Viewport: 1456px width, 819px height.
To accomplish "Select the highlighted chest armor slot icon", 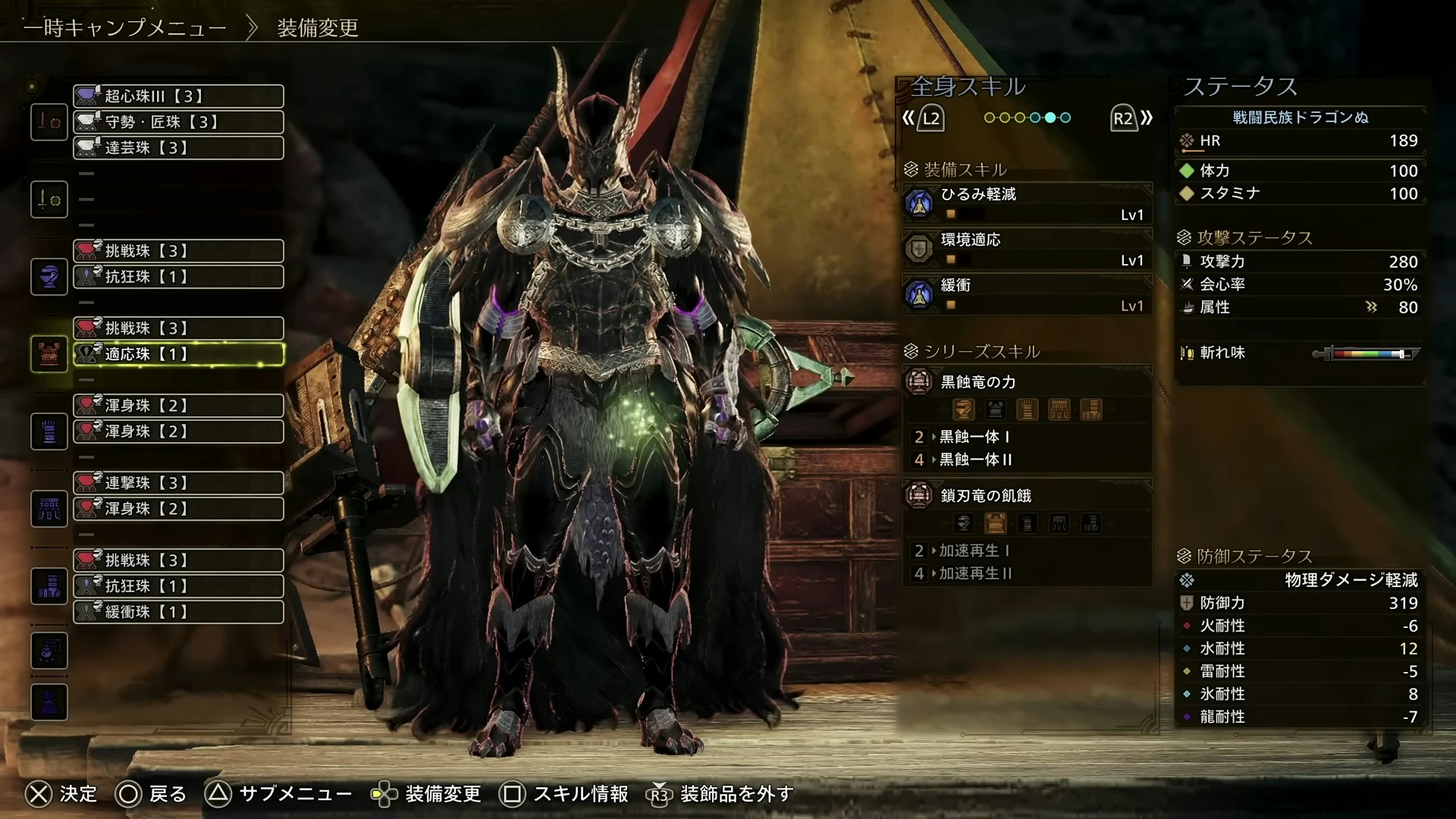I will [49, 353].
